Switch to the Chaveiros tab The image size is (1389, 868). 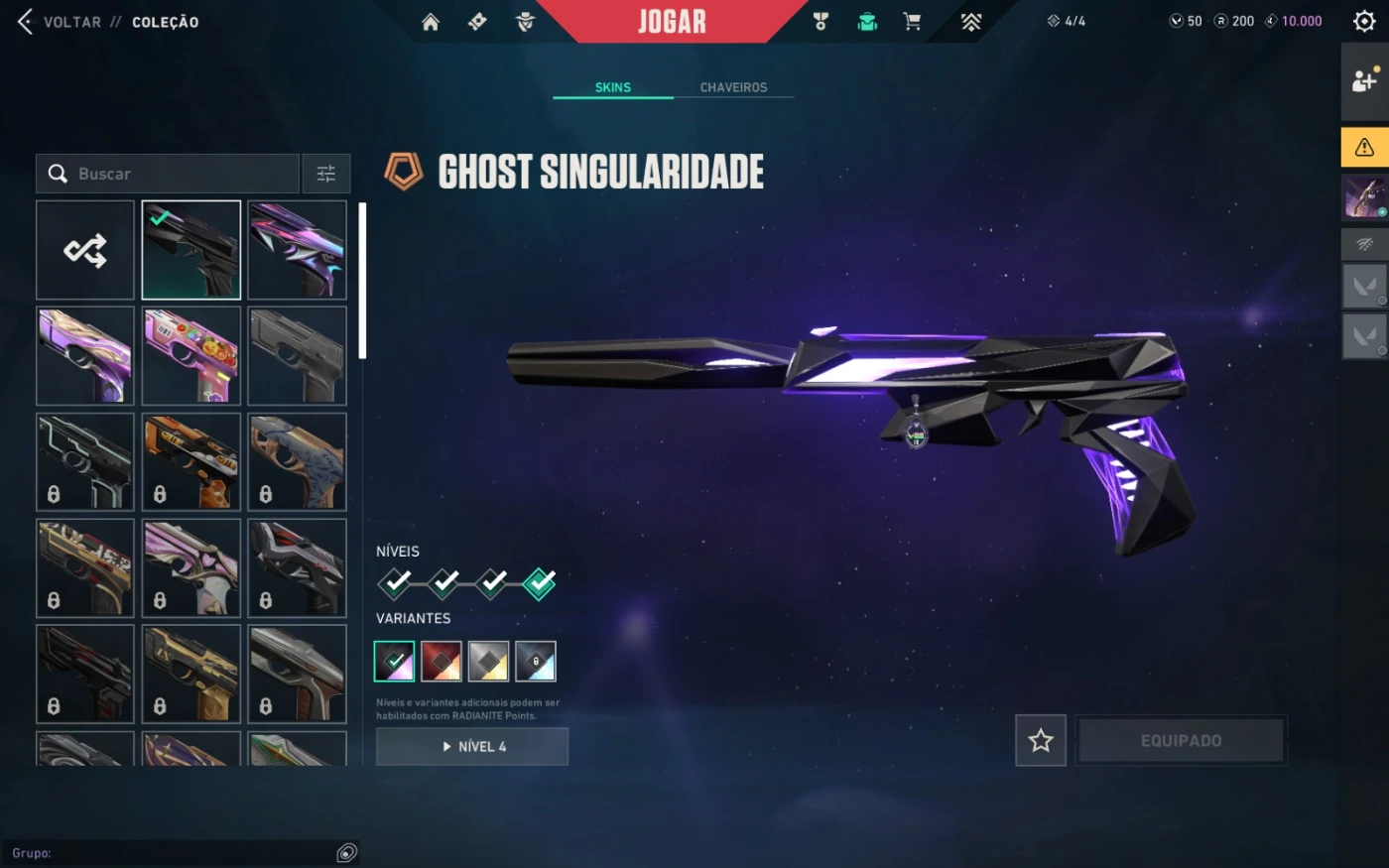(733, 87)
